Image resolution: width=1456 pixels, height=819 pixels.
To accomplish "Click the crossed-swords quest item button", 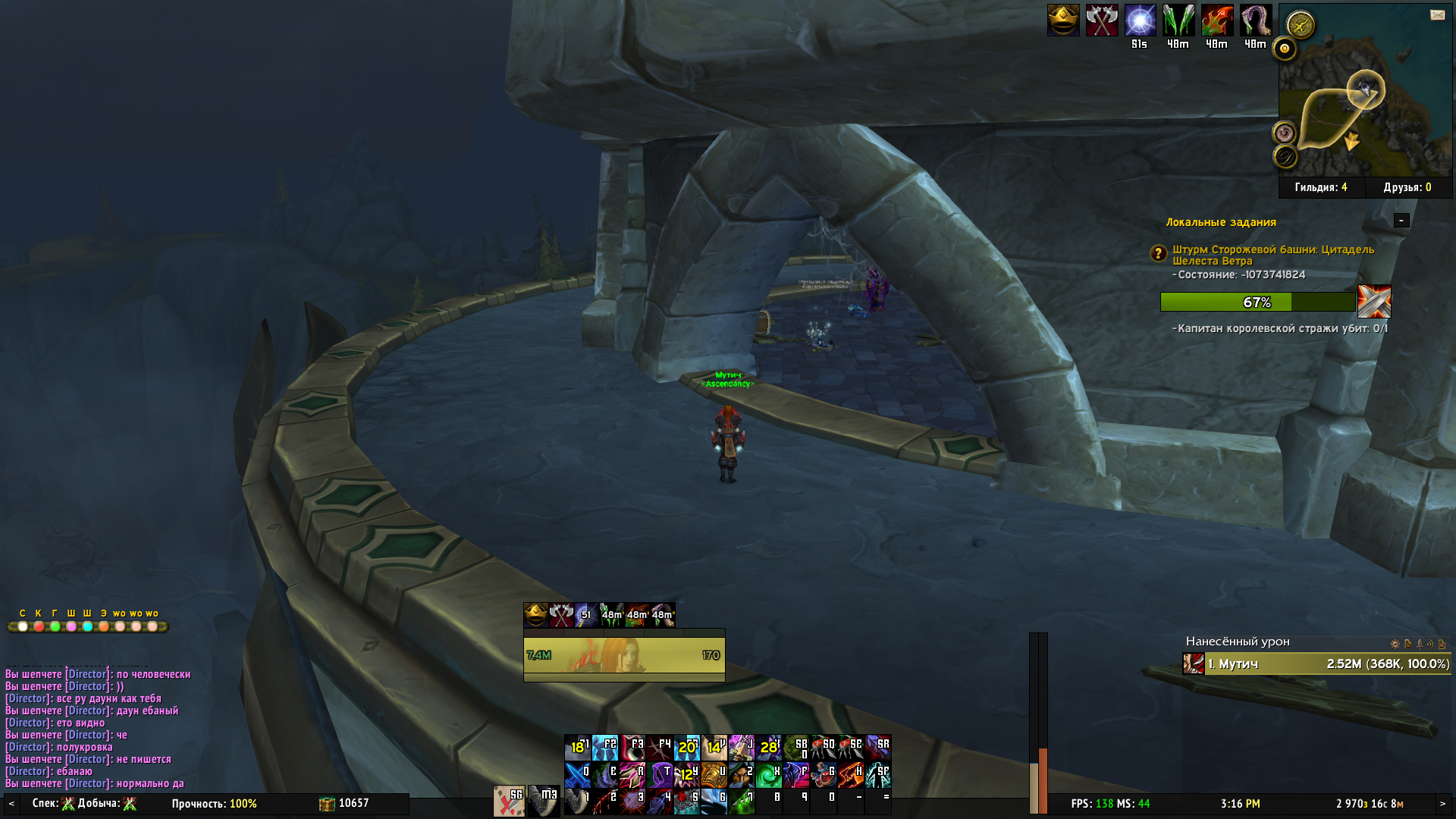I will coord(1374,302).
